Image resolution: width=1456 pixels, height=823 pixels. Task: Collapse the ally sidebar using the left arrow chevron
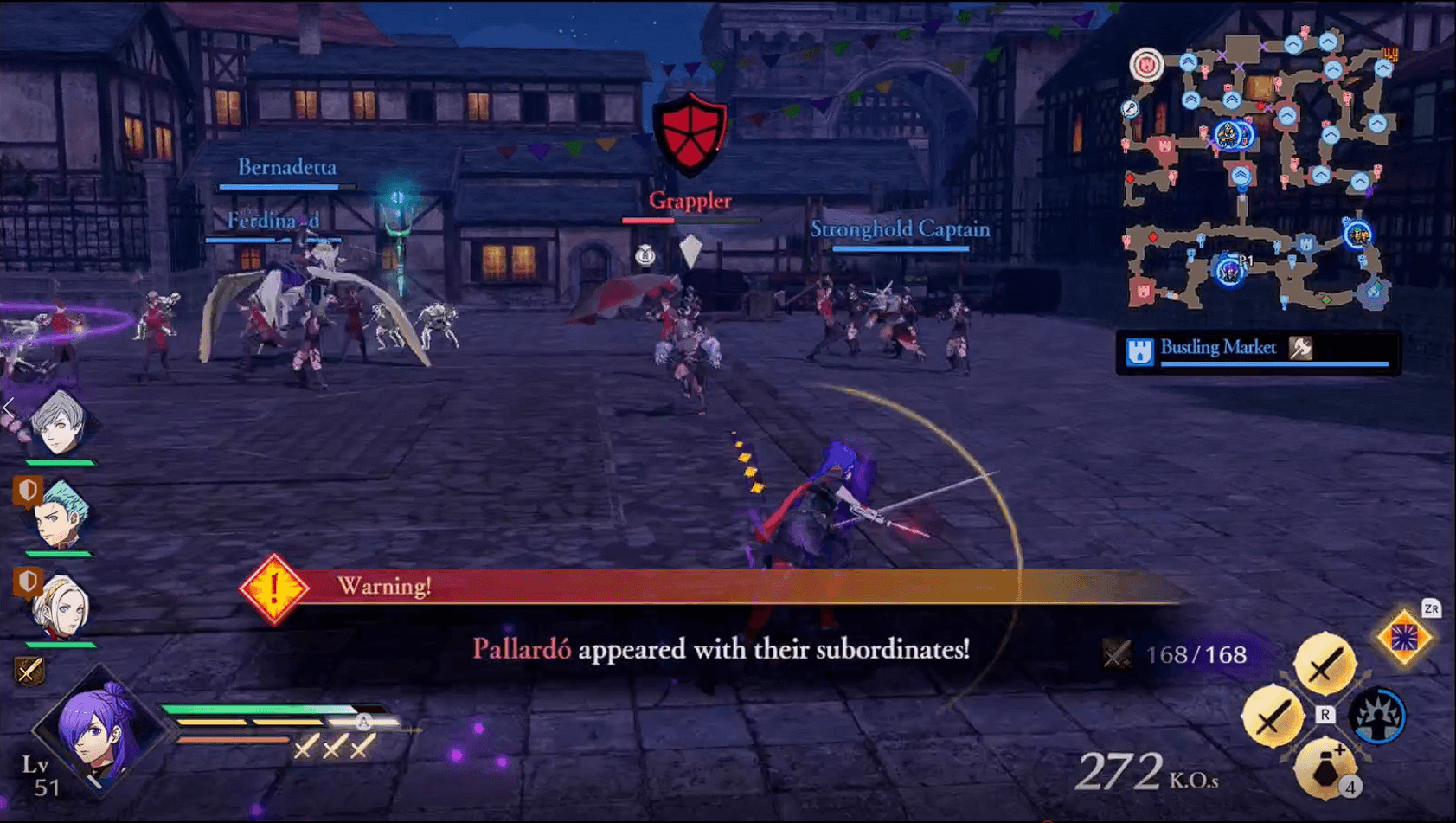point(6,408)
